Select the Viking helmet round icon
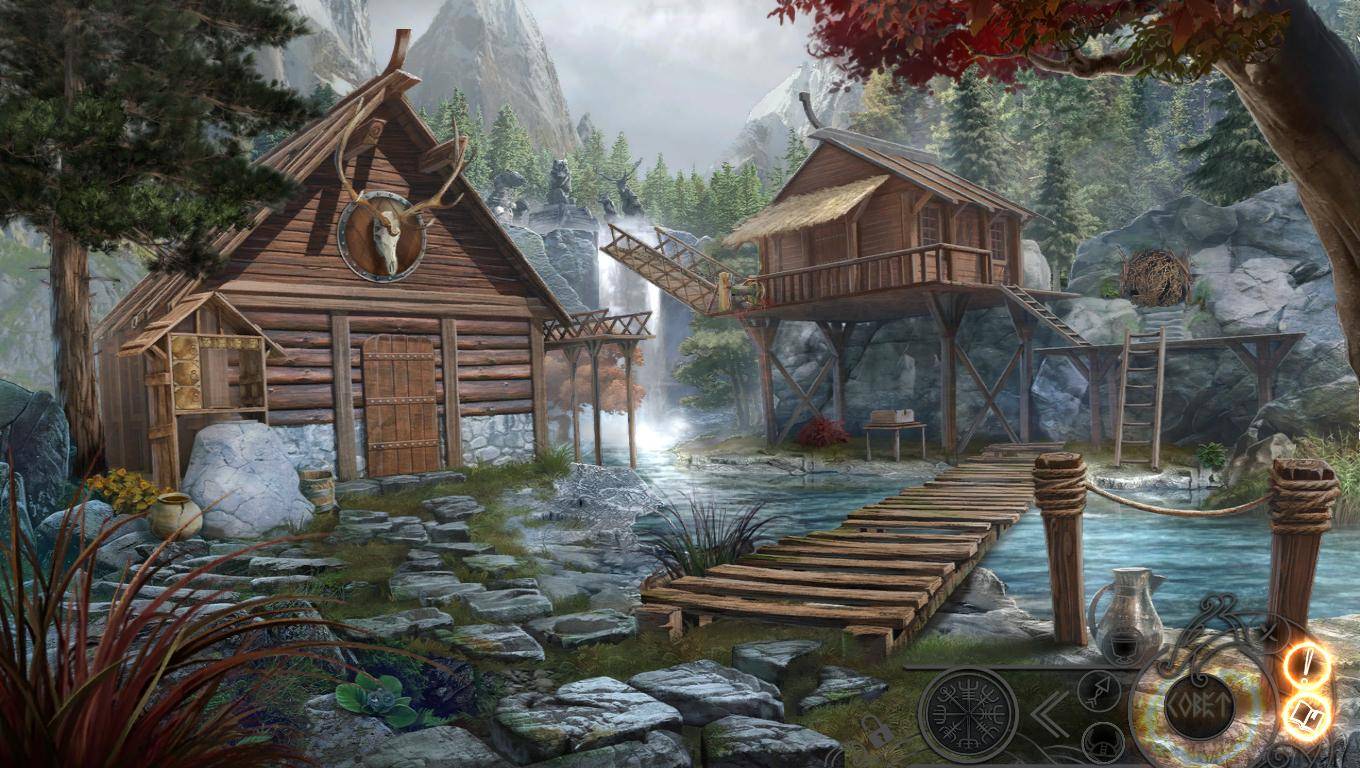The height and width of the screenshot is (768, 1360). (1102, 741)
